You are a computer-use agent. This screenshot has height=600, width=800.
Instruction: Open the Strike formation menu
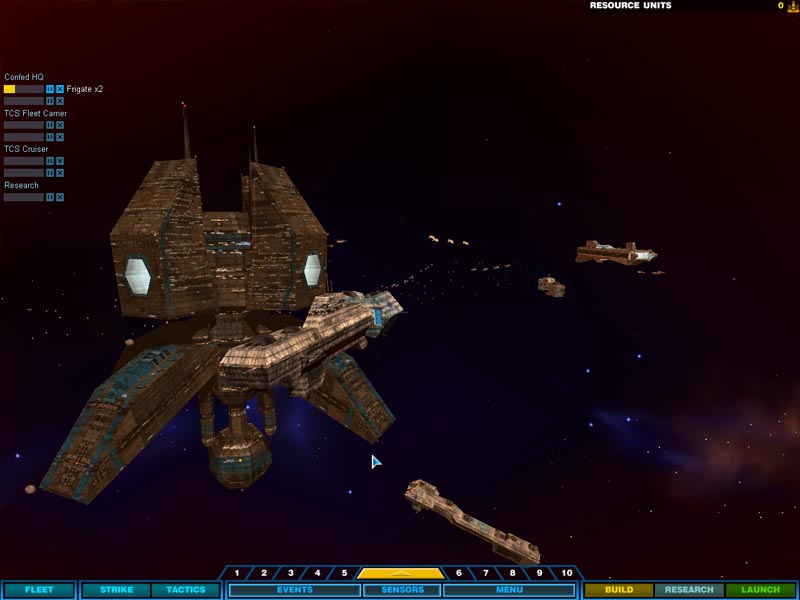pos(116,590)
